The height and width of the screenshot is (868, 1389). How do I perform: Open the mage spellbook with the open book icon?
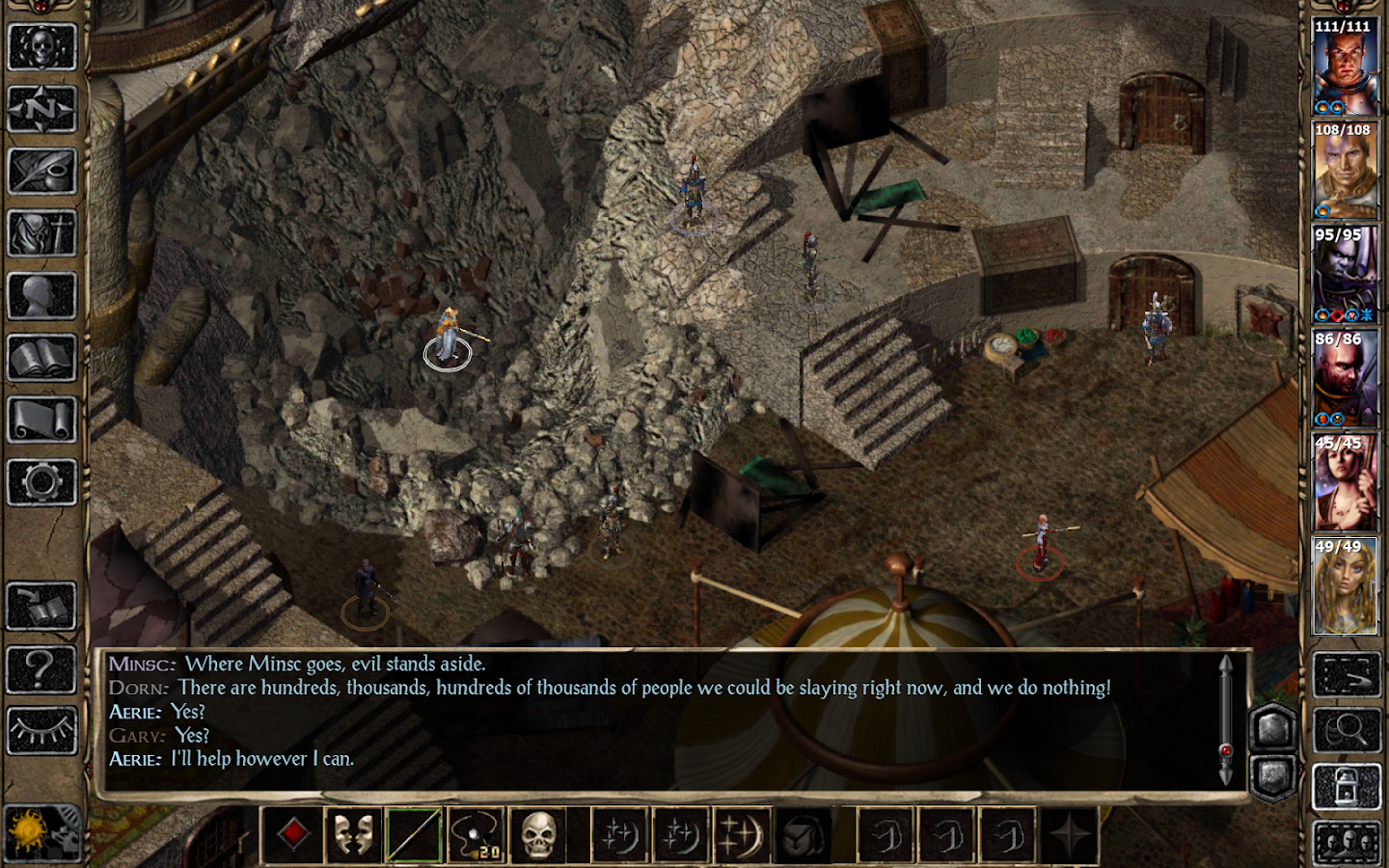pyautogui.click(x=41, y=359)
